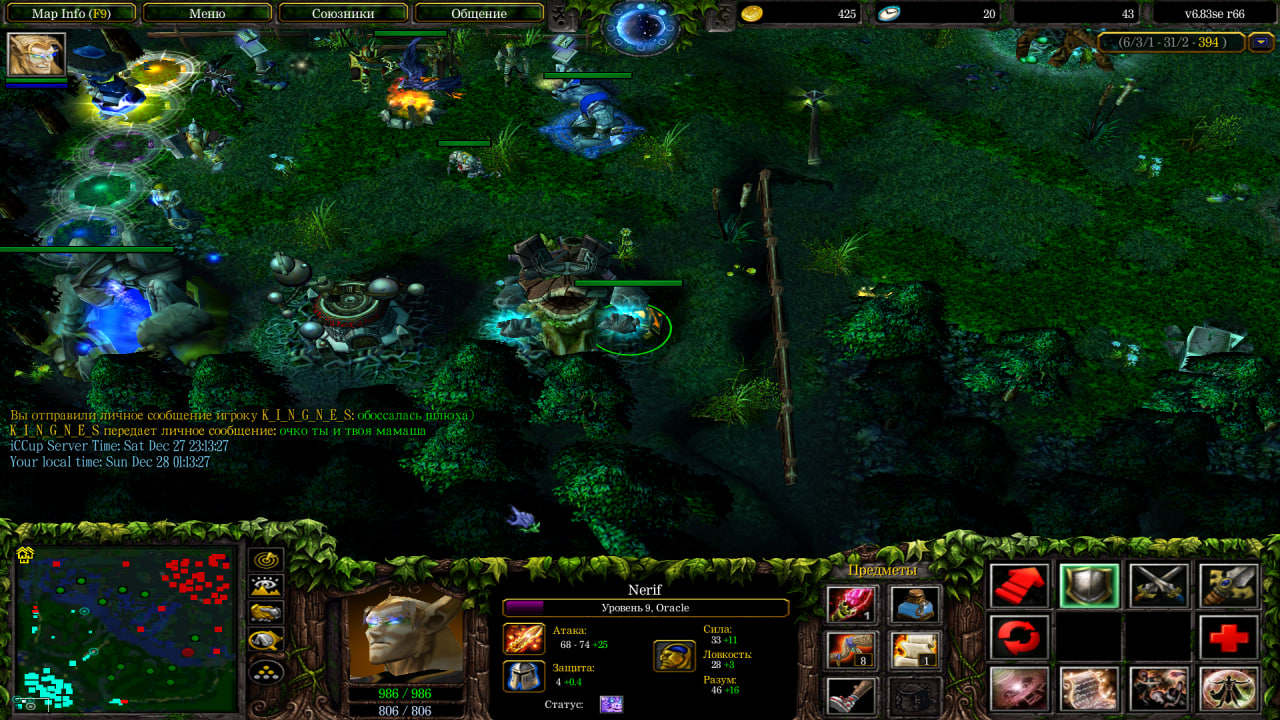The height and width of the screenshot is (720, 1280).
Task: Activate the red circular arrows Patrol command
Action: (x=1020, y=637)
